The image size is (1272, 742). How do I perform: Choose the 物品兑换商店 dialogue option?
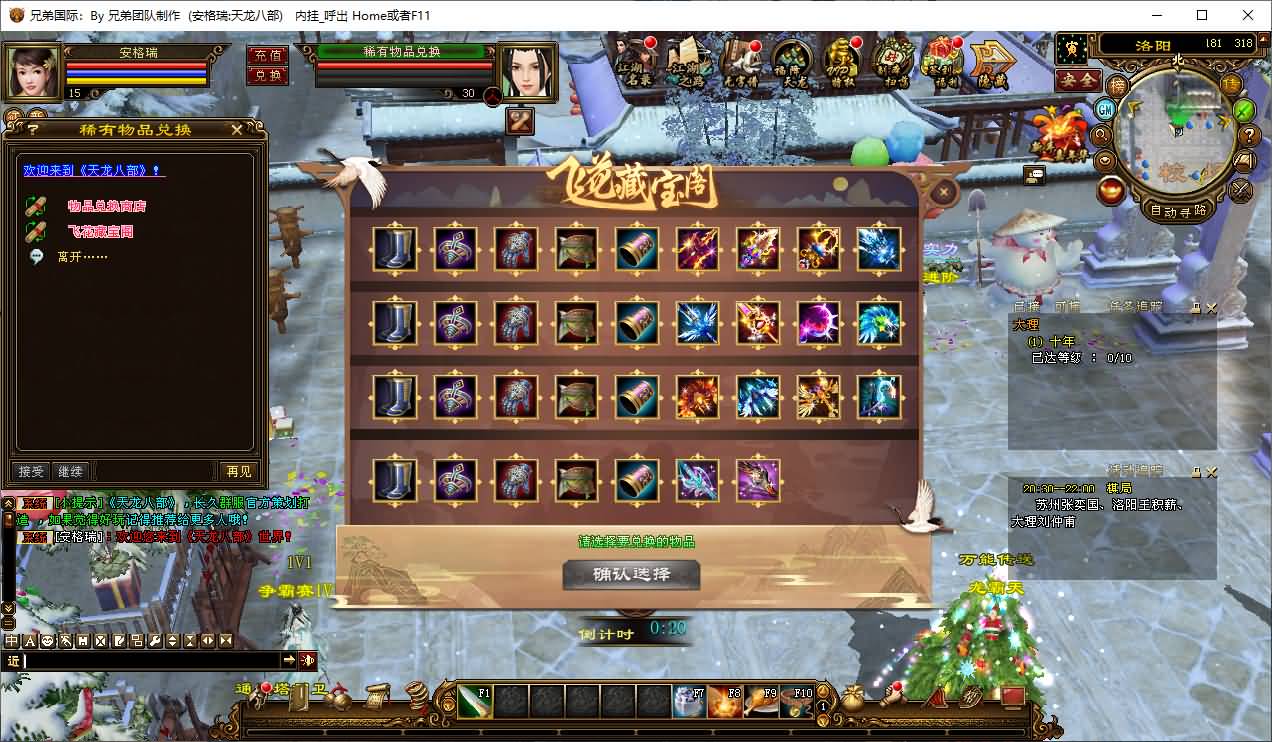[107, 206]
